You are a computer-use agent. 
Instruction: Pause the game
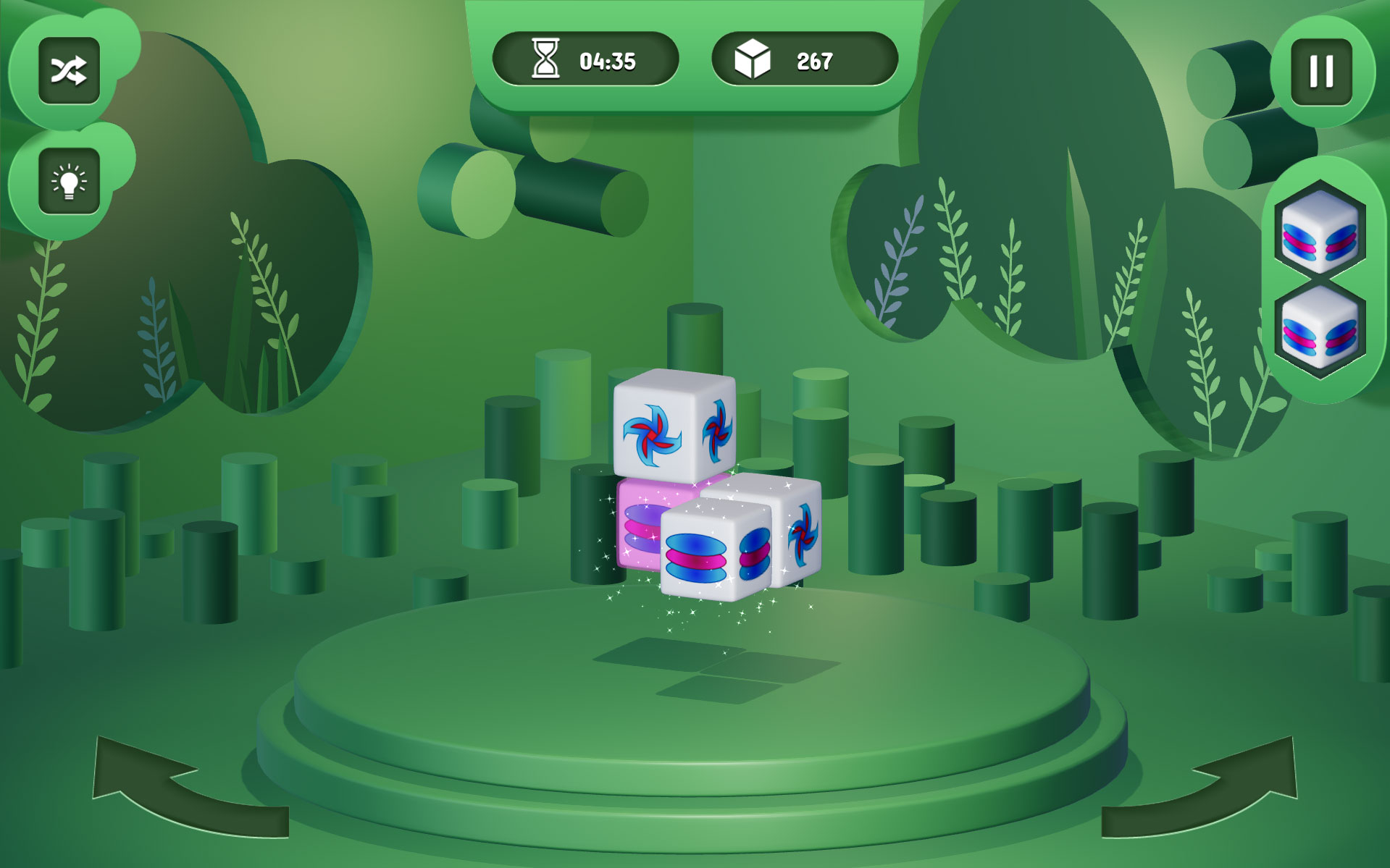click(x=1321, y=70)
